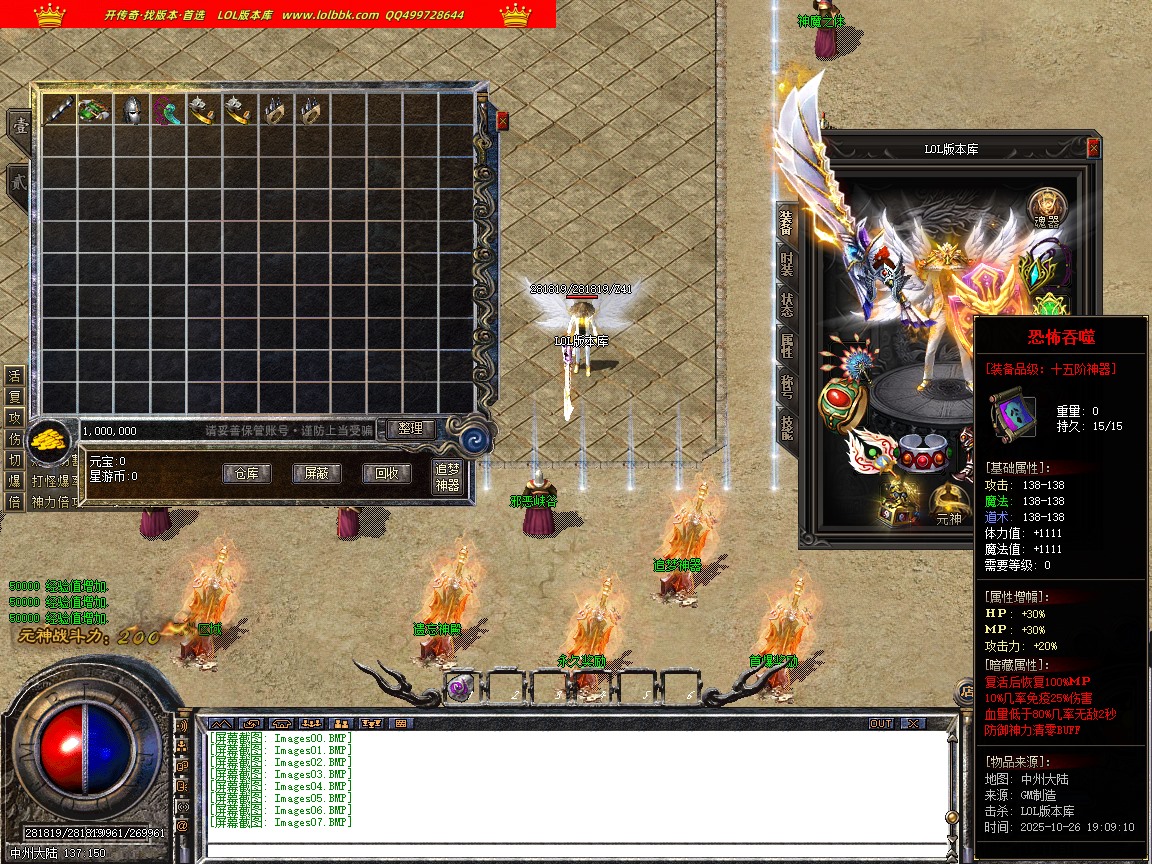Open the 状态 status tab
The height and width of the screenshot is (864, 1152).
[787, 304]
